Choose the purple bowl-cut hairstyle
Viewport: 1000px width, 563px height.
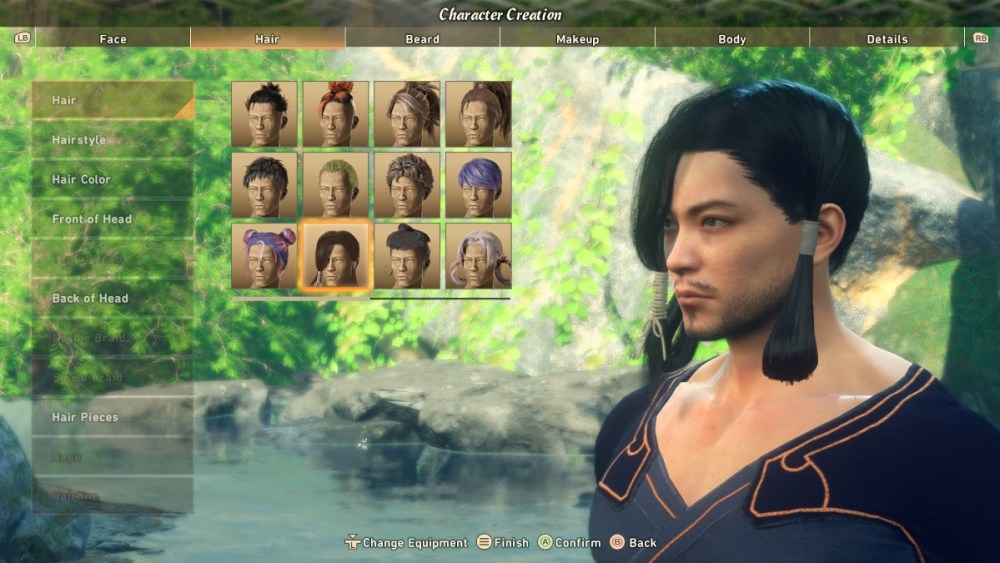[478, 185]
